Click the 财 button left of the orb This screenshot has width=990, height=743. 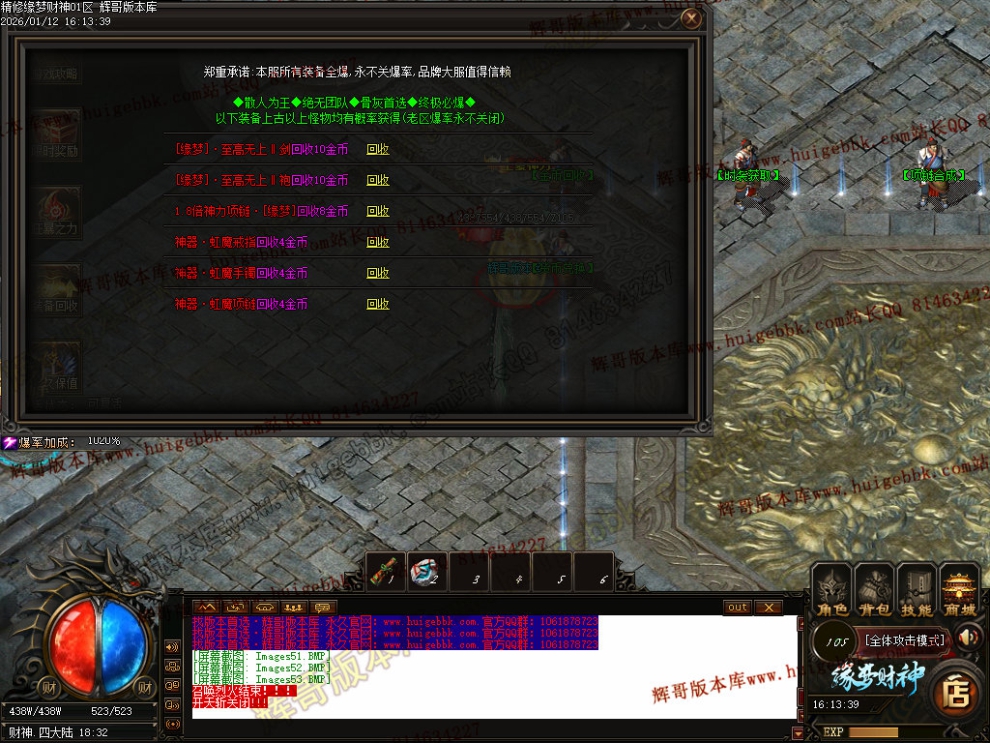pos(48,686)
